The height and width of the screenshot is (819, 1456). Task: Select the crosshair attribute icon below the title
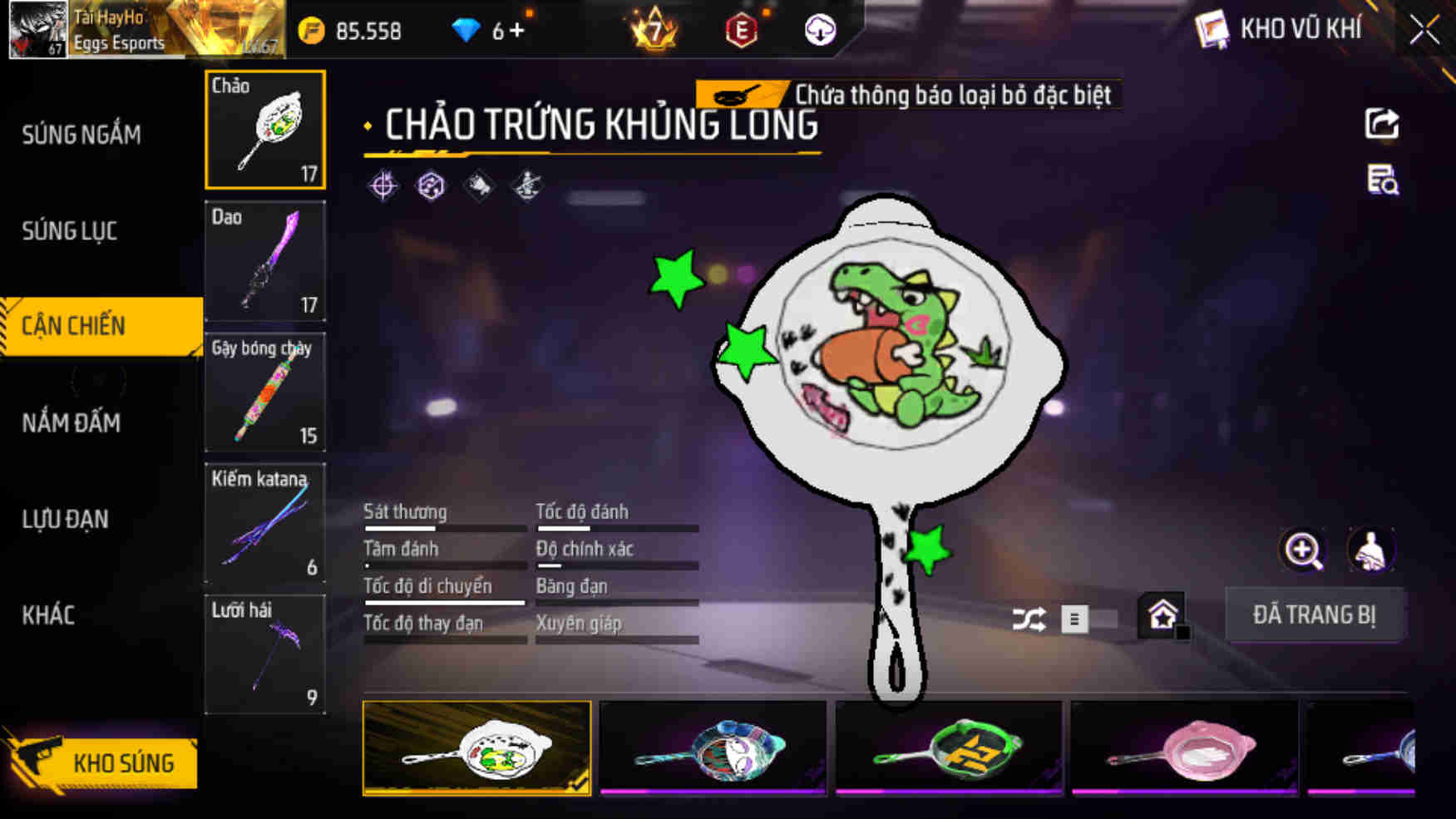pos(382,184)
